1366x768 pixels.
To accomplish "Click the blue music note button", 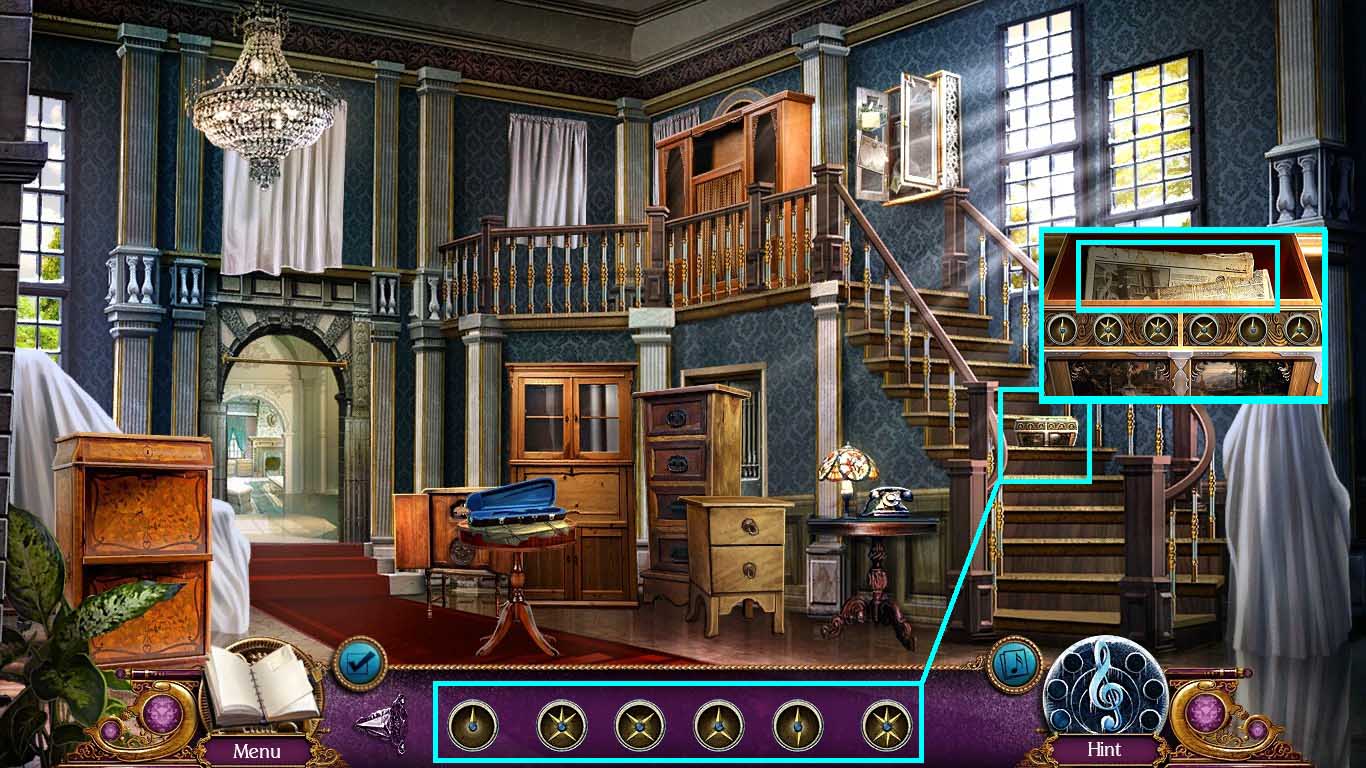I will click(1015, 664).
